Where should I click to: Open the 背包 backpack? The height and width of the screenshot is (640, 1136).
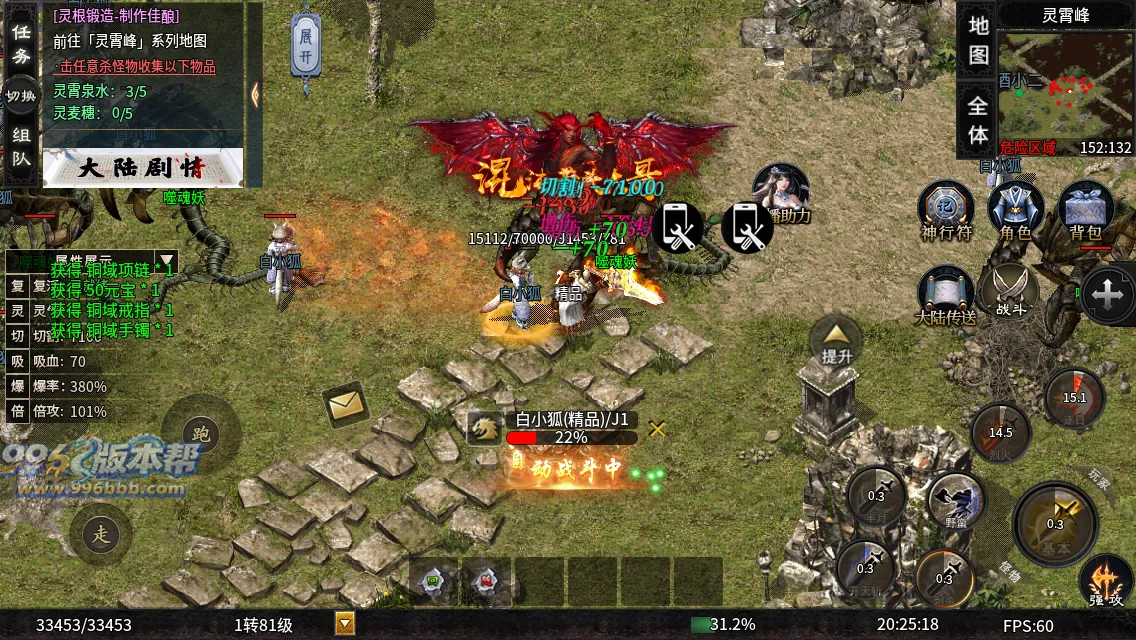1085,210
